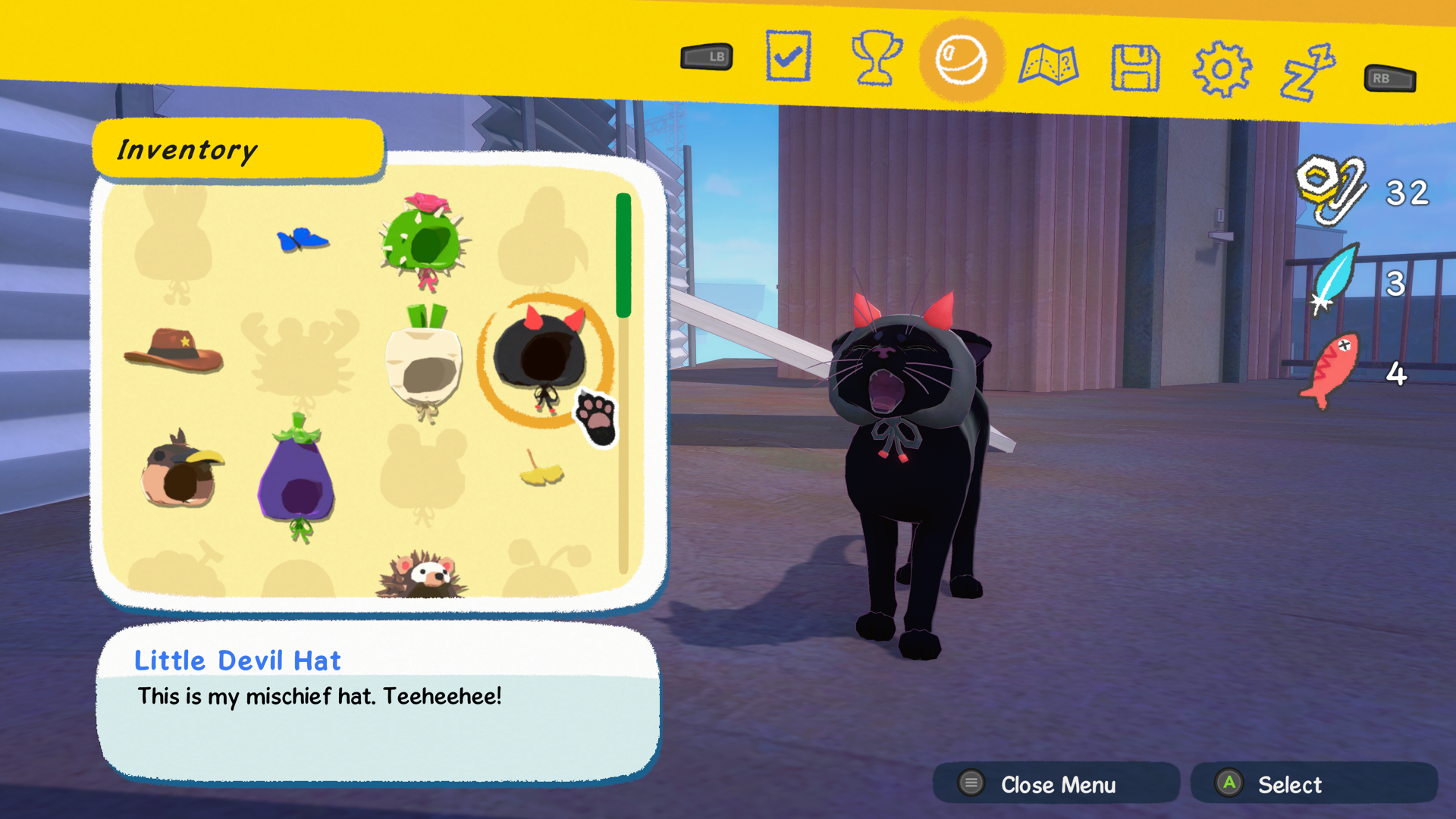
Task: Open the settings gear icon
Action: 1223,67
